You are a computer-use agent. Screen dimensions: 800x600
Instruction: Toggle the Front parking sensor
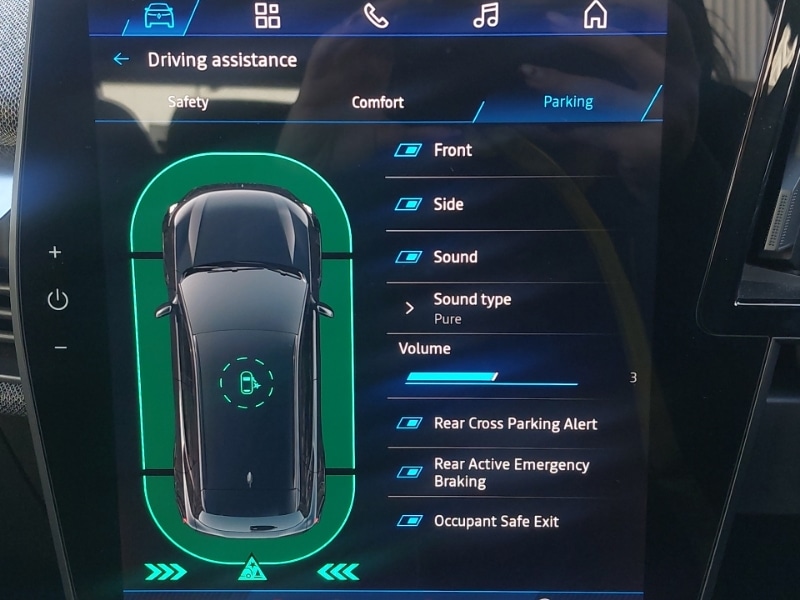click(x=408, y=151)
